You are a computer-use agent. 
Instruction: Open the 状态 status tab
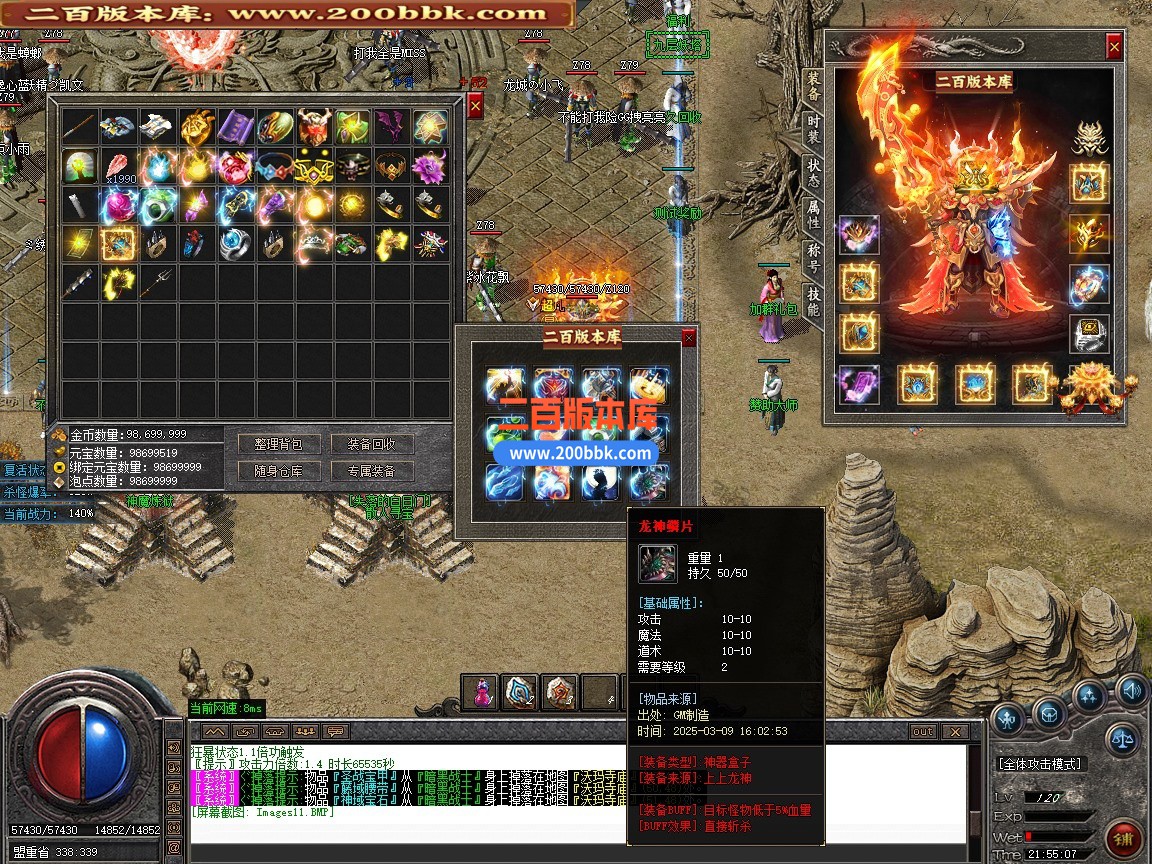point(814,175)
